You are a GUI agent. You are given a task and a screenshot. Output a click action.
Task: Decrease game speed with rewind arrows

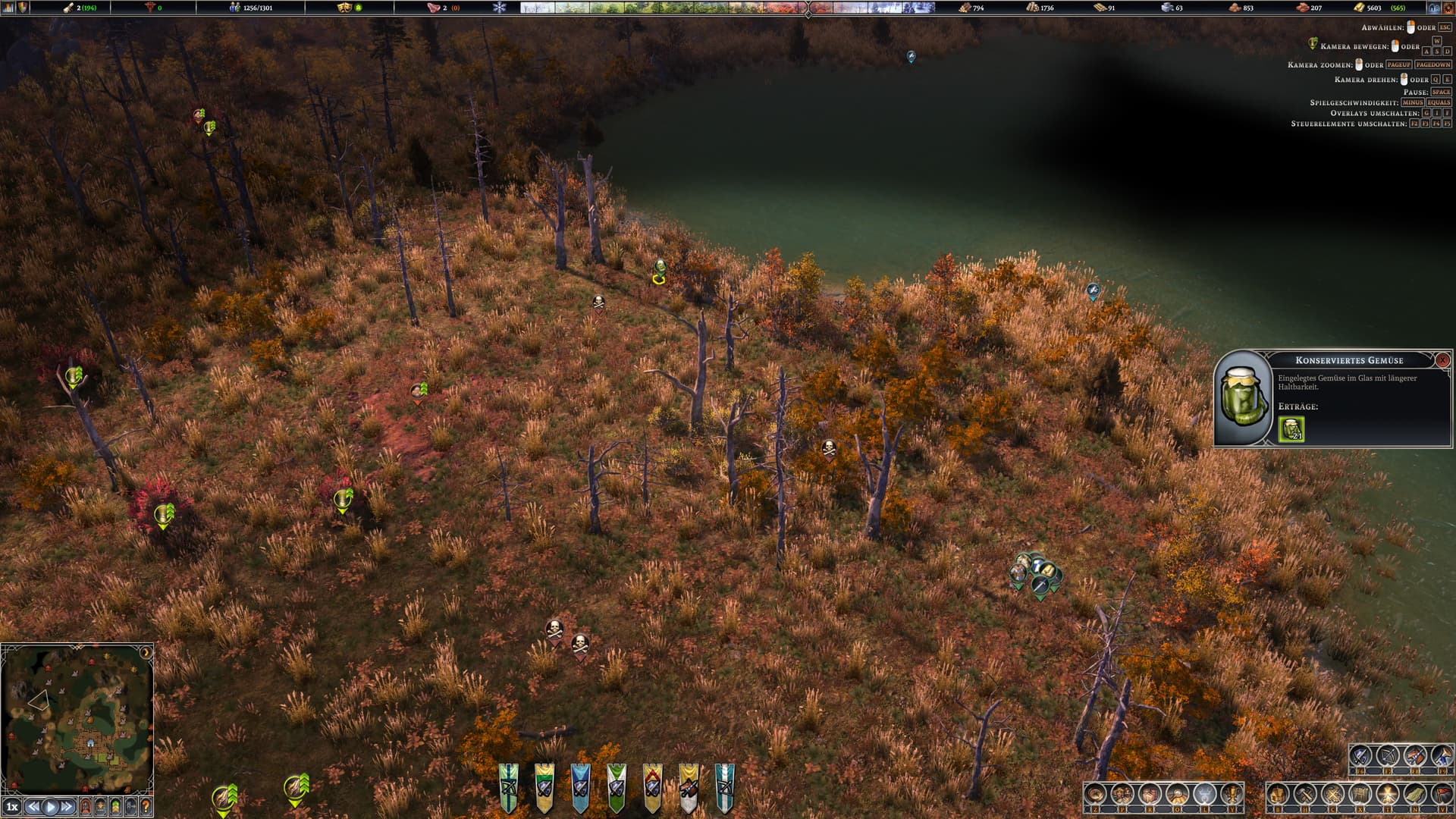pyautogui.click(x=33, y=807)
